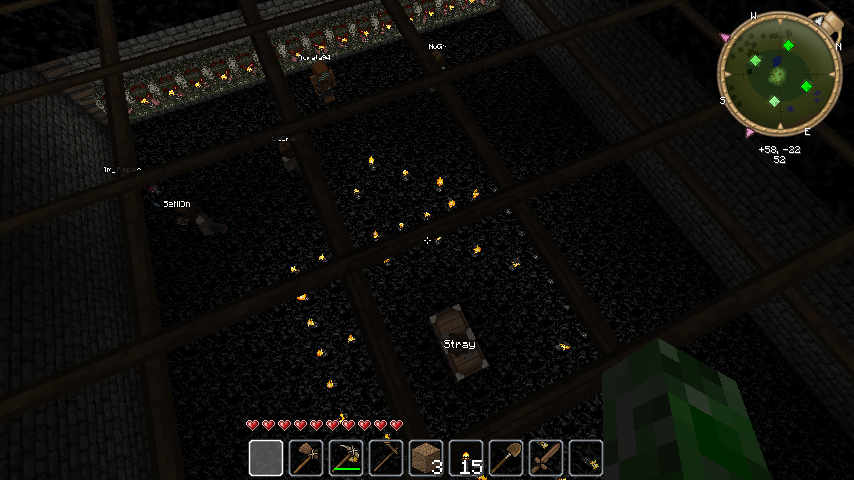Switch to the torch stack of 15
The height and width of the screenshot is (480, 854).
click(466, 458)
